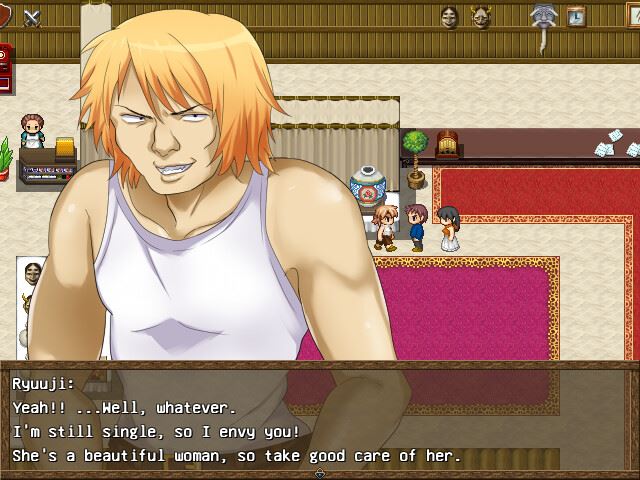Click the dialogue continue arrow indicator

point(319,473)
